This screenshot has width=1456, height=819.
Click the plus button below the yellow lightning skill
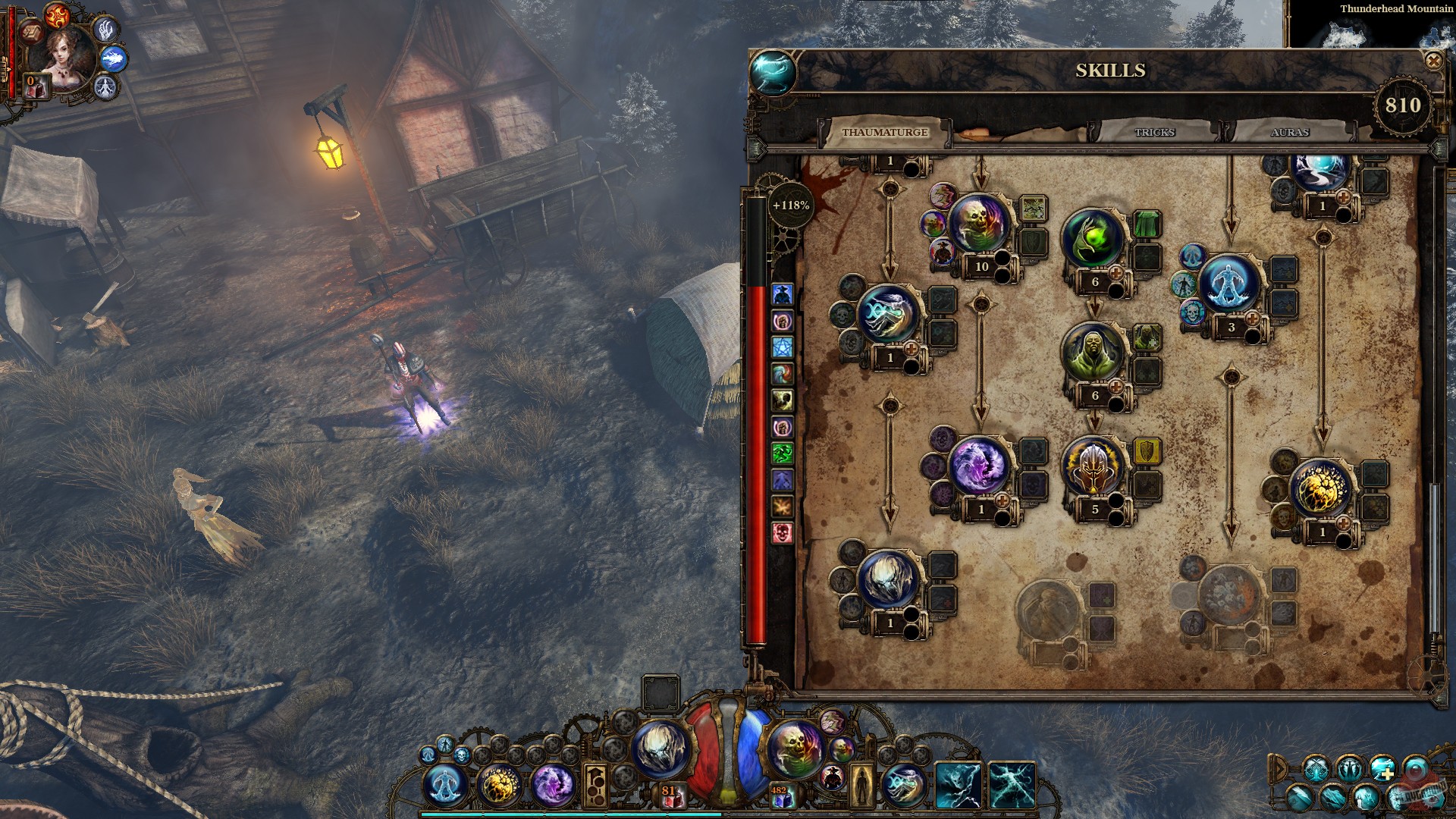pos(1344,523)
